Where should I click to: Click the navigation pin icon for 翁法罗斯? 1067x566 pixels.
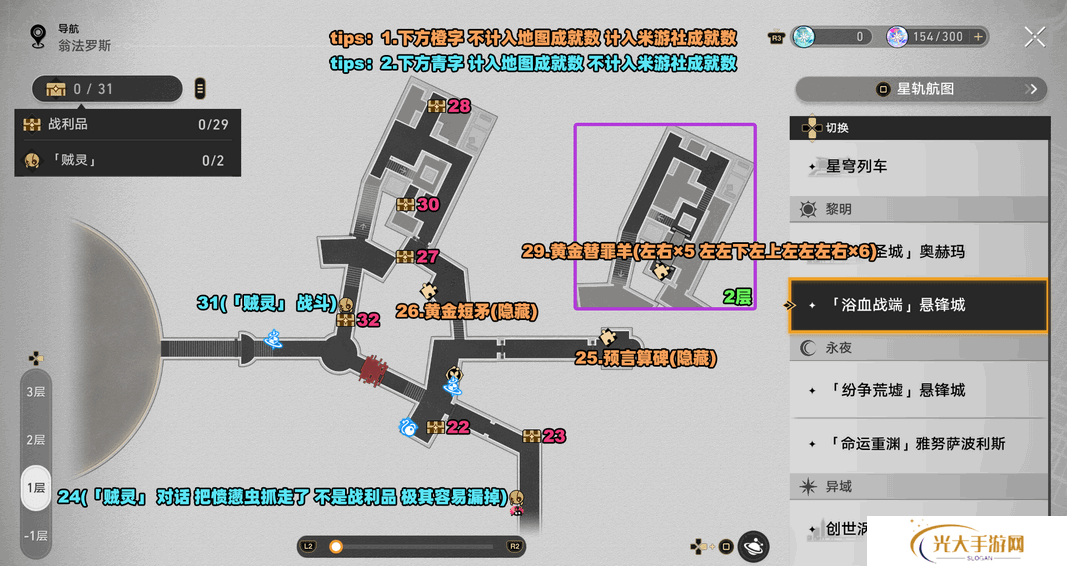pos(38,37)
